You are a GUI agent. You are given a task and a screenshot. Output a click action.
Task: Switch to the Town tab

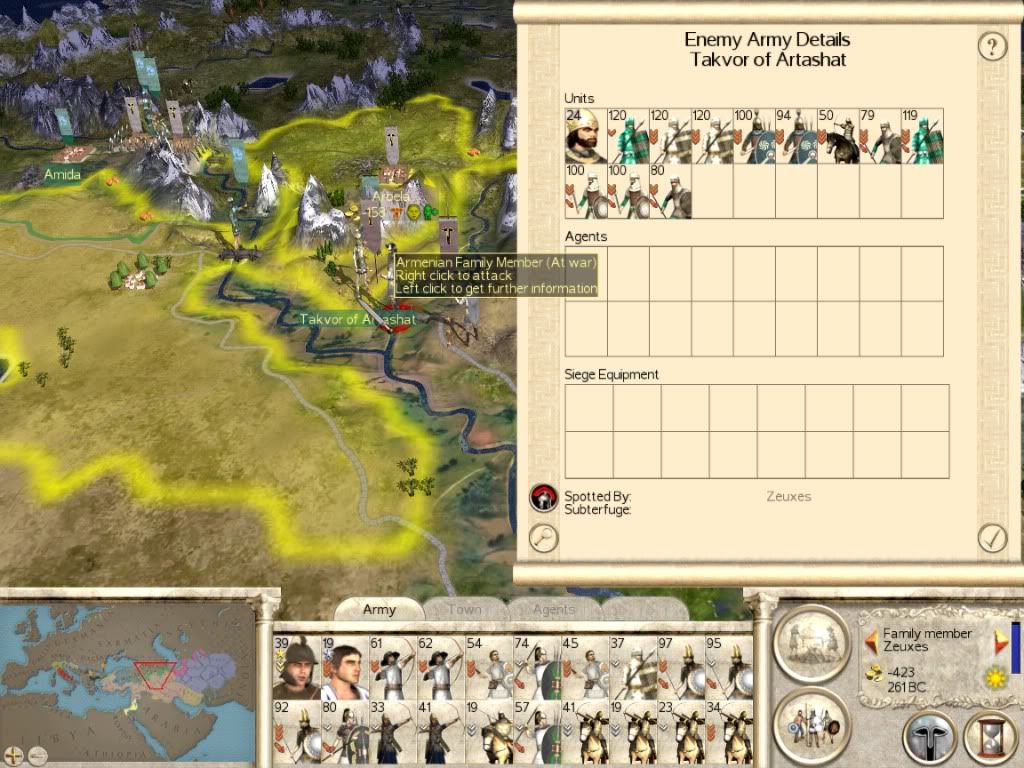click(464, 609)
